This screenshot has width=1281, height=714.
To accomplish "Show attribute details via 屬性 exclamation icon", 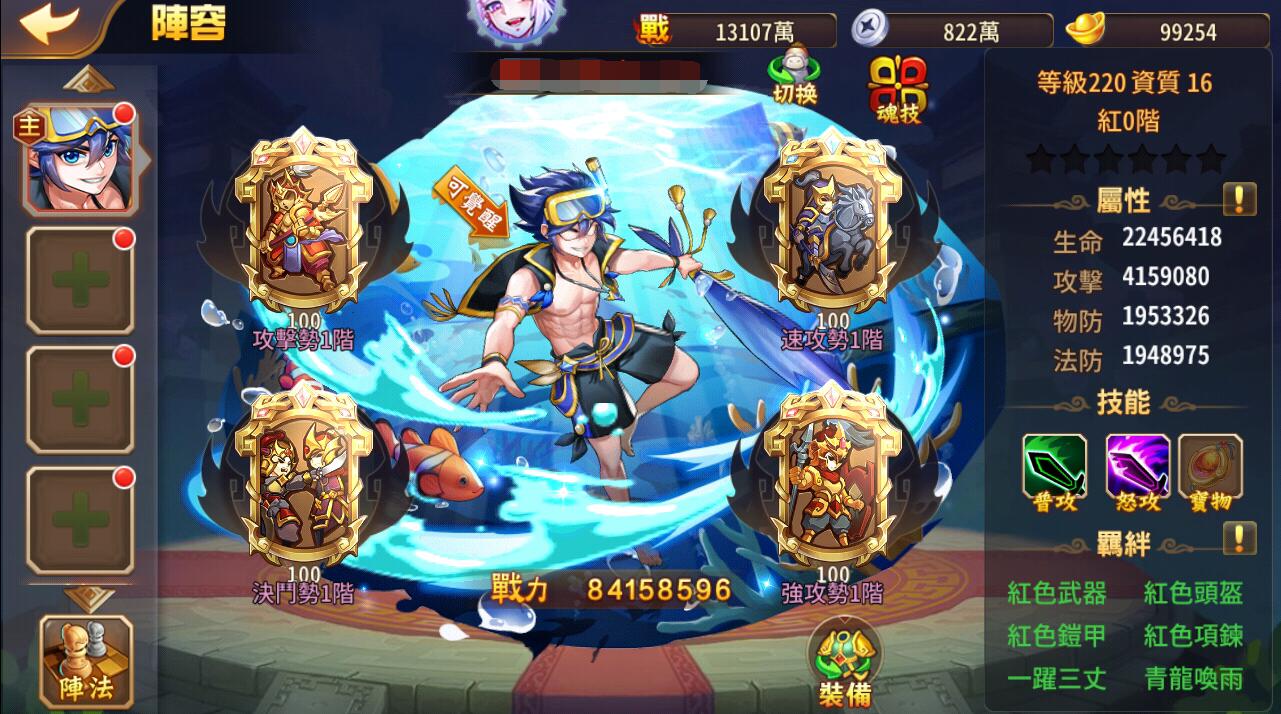I will pos(1239,199).
